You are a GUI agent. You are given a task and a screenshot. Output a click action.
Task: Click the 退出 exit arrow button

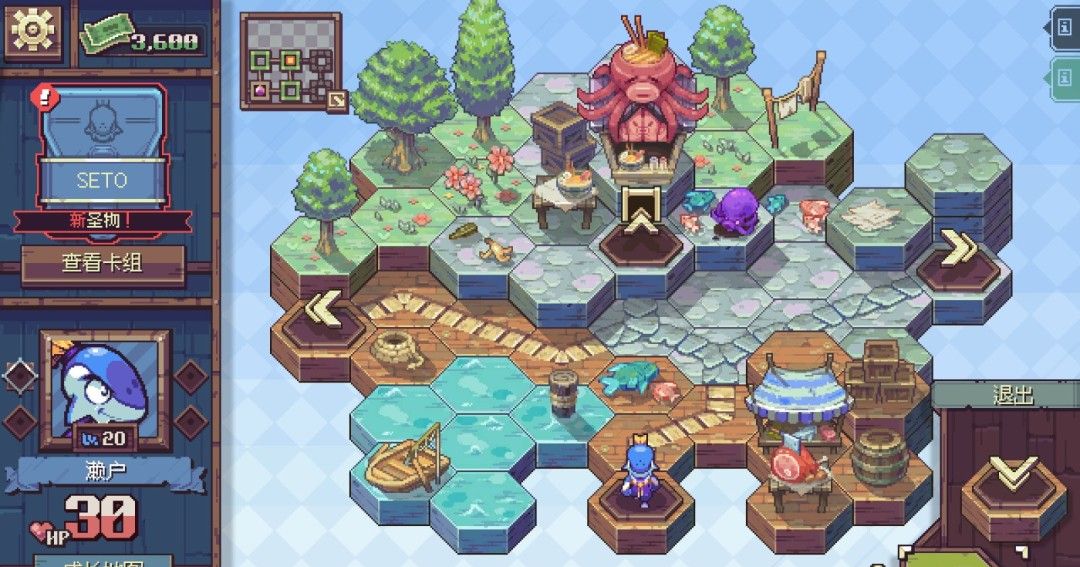click(x=1013, y=476)
